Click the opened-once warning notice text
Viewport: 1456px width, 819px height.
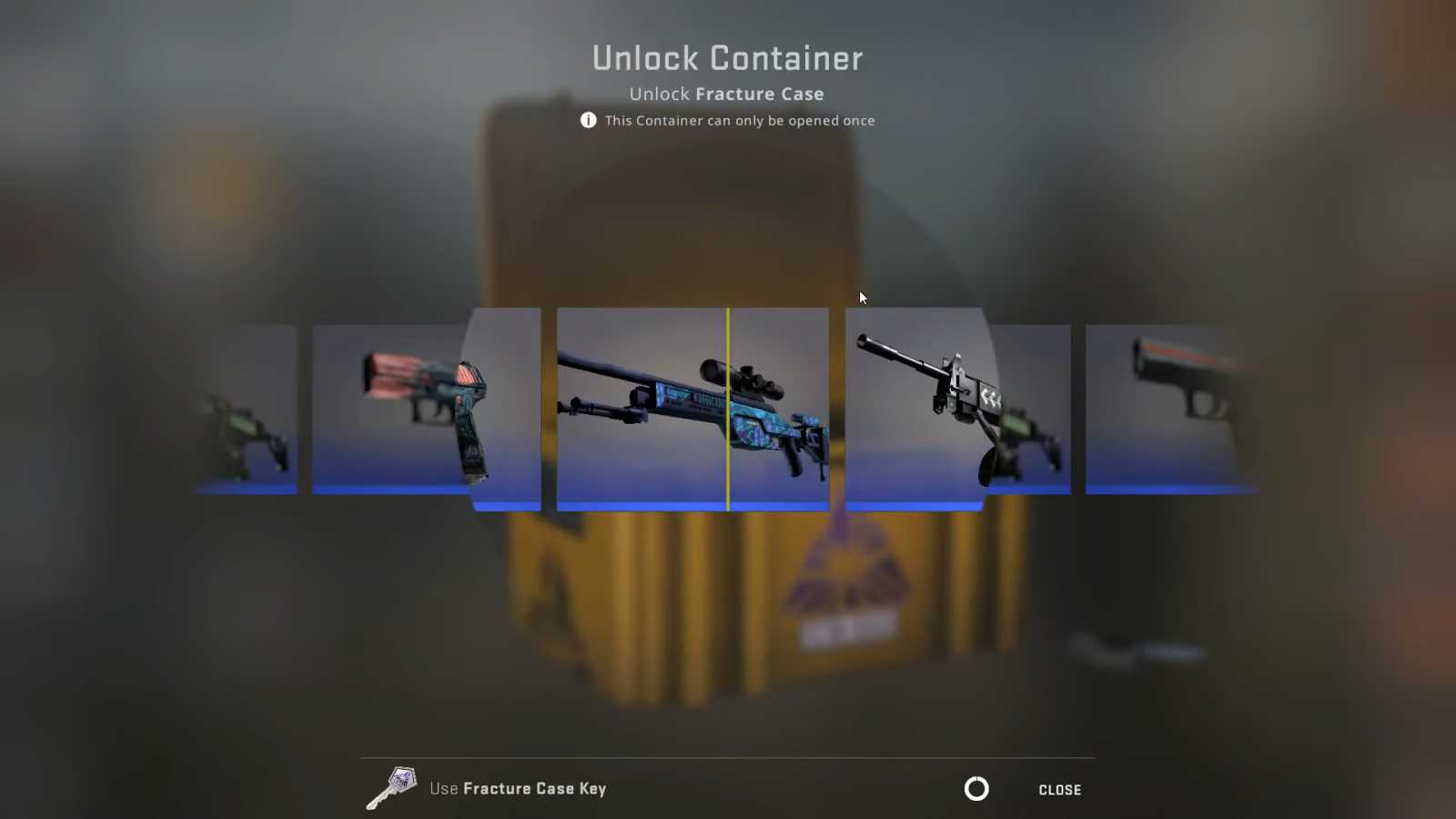click(739, 120)
